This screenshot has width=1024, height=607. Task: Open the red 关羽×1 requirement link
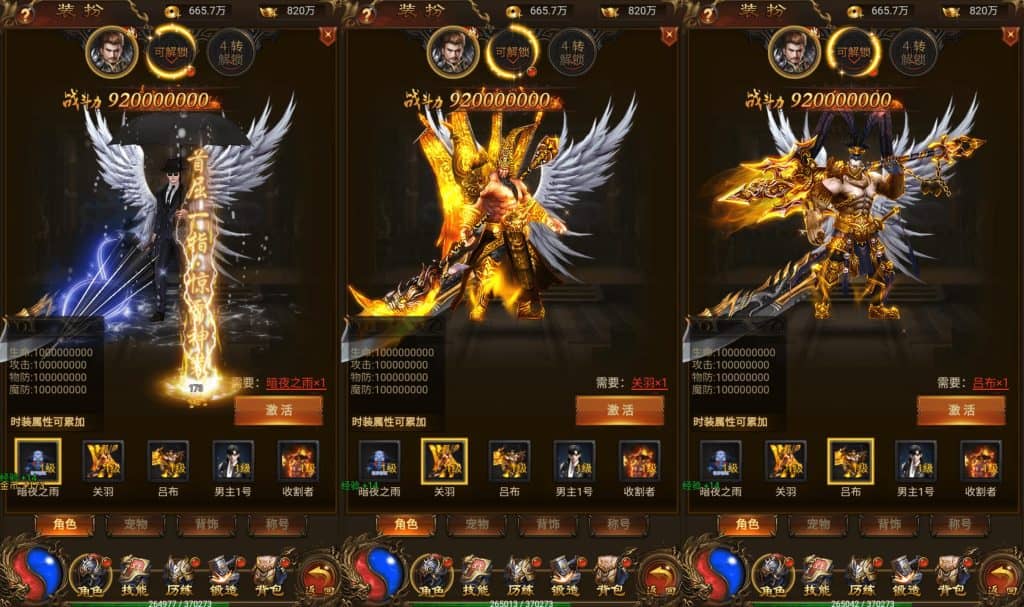648,383
